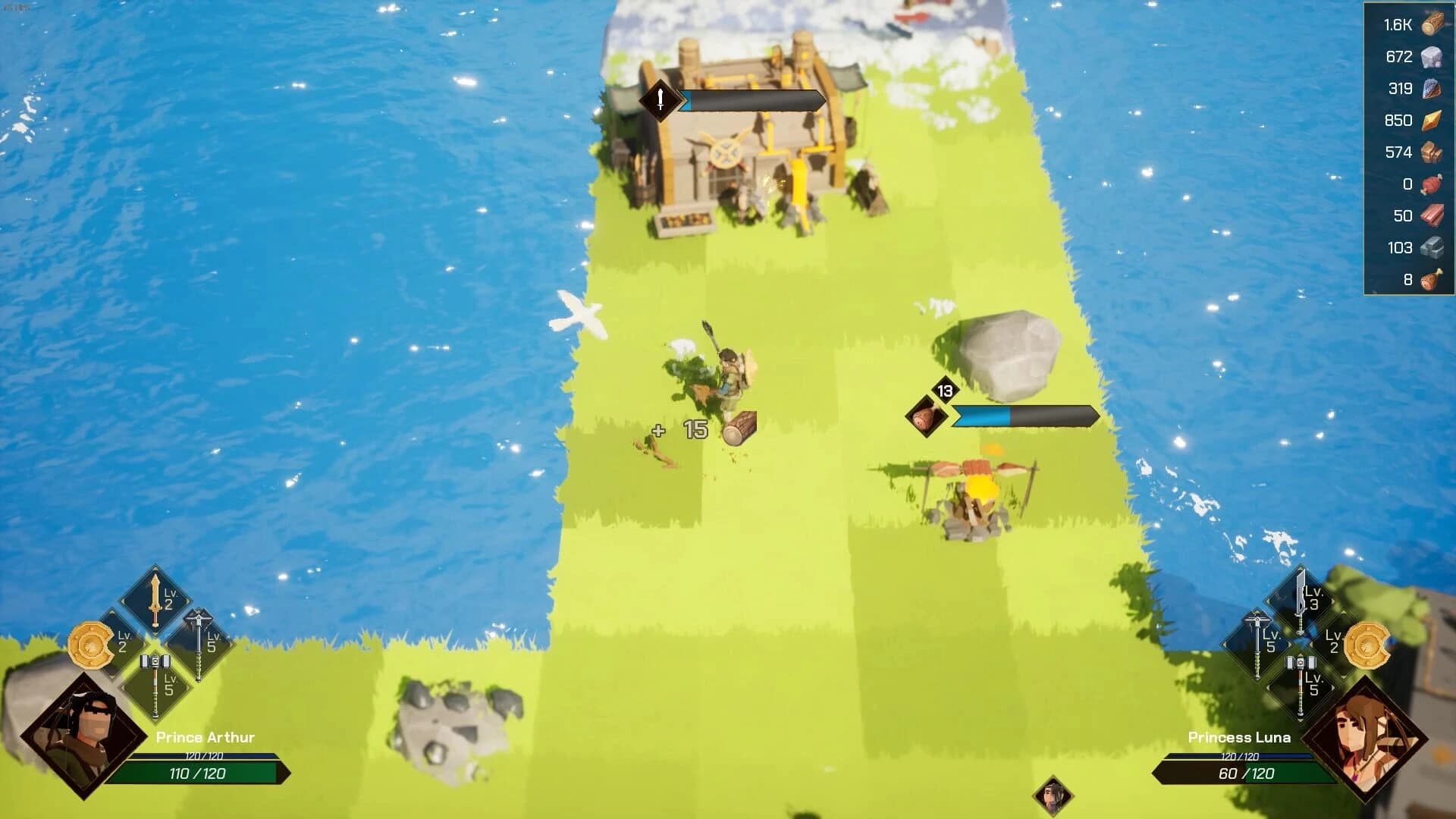Select the raw meat icon with 0 count

1432,183
